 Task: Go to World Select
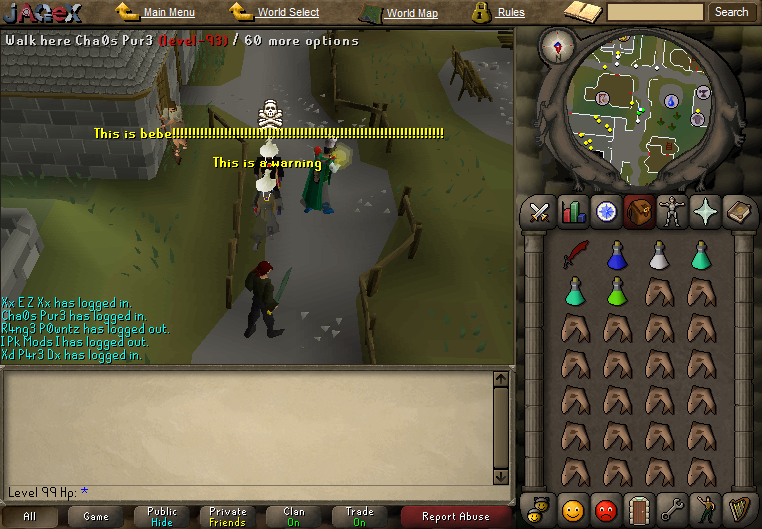[x=288, y=12]
